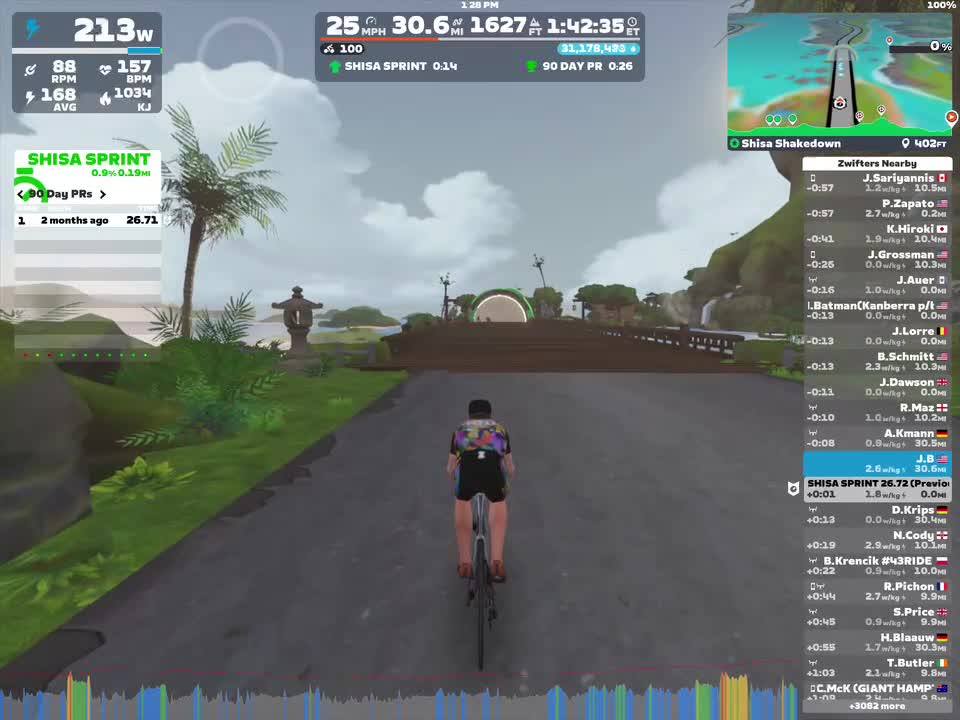Viewport: 960px width, 720px height.
Task: Click the SHISA SPRINT leaderboard header
Action: click(88, 159)
